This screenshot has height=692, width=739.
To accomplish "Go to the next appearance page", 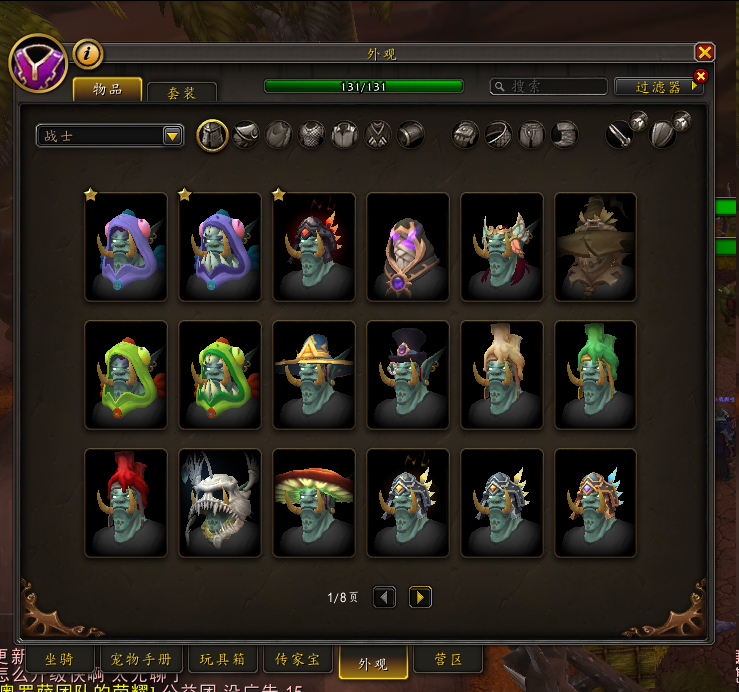I will point(420,597).
